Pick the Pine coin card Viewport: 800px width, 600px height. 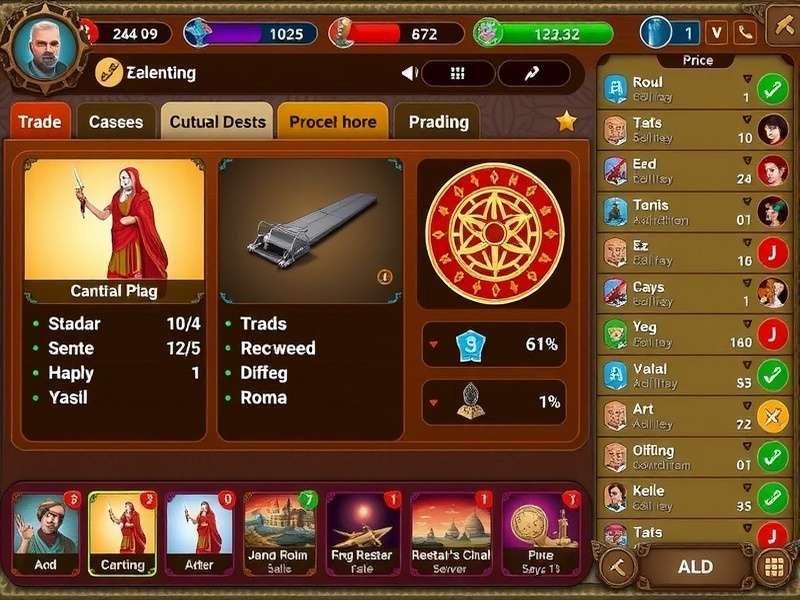tap(540, 535)
